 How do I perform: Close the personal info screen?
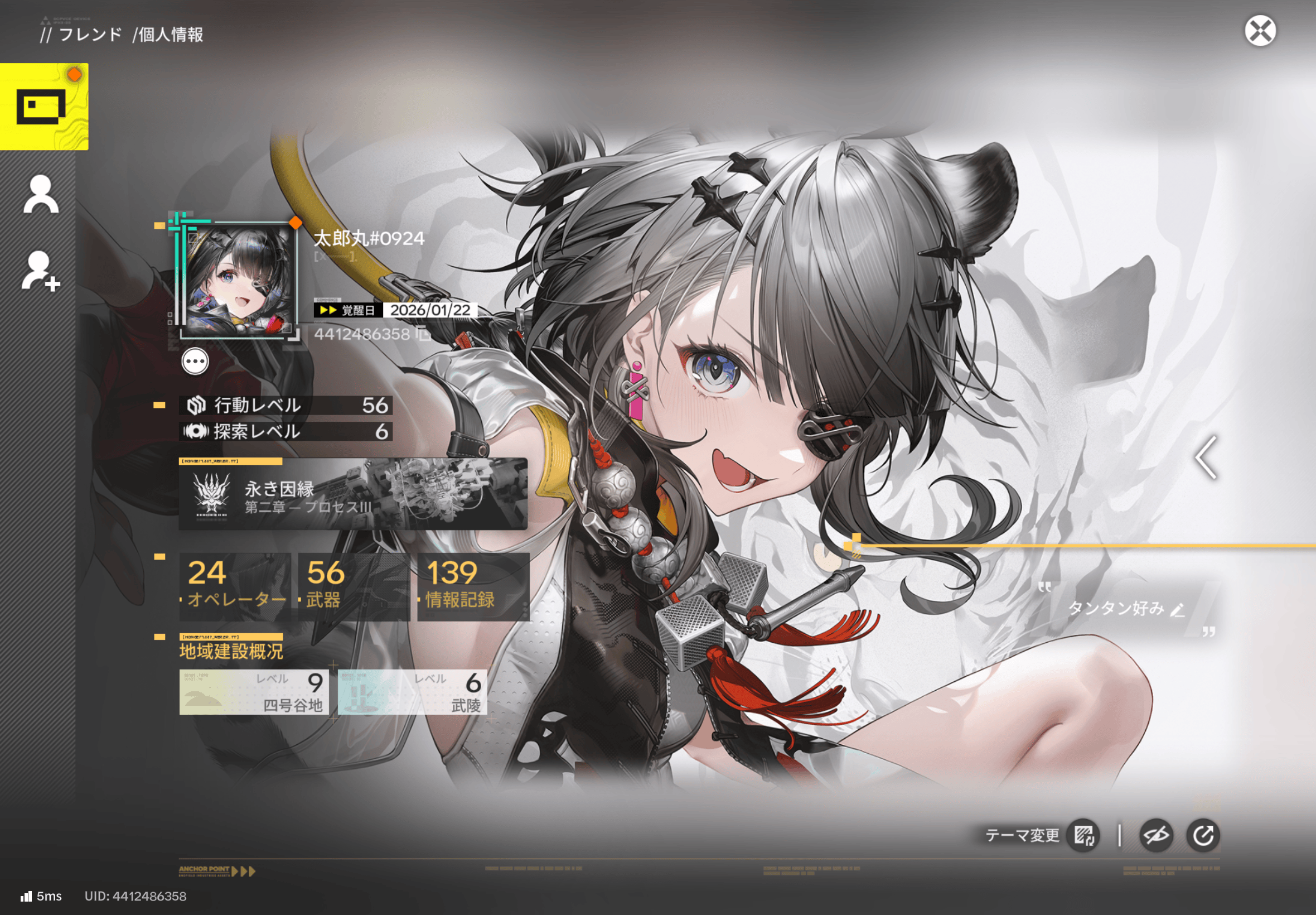pos(1259,31)
